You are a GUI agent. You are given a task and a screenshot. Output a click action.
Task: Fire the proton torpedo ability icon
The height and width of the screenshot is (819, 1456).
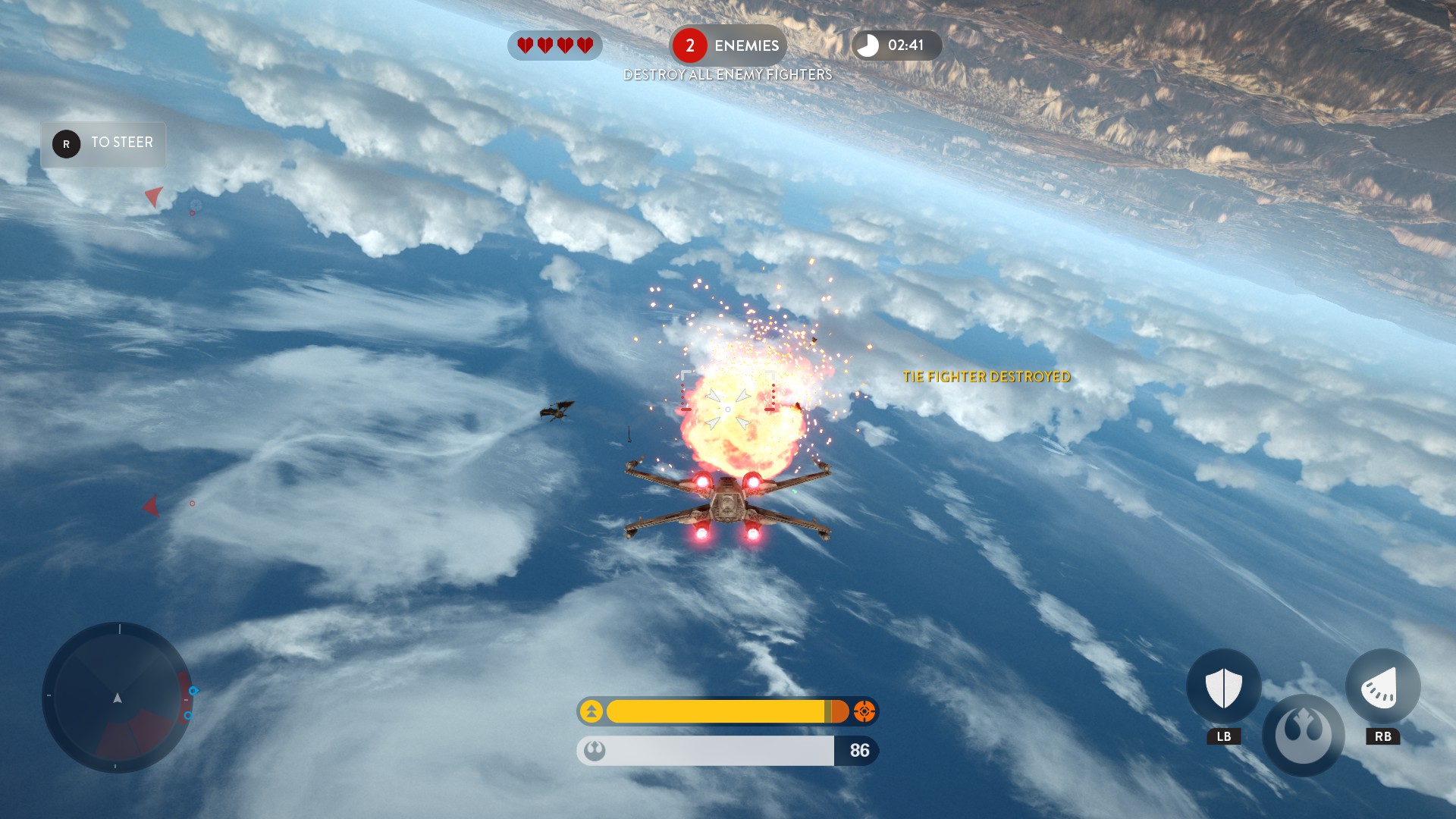pyautogui.click(x=1382, y=687)
